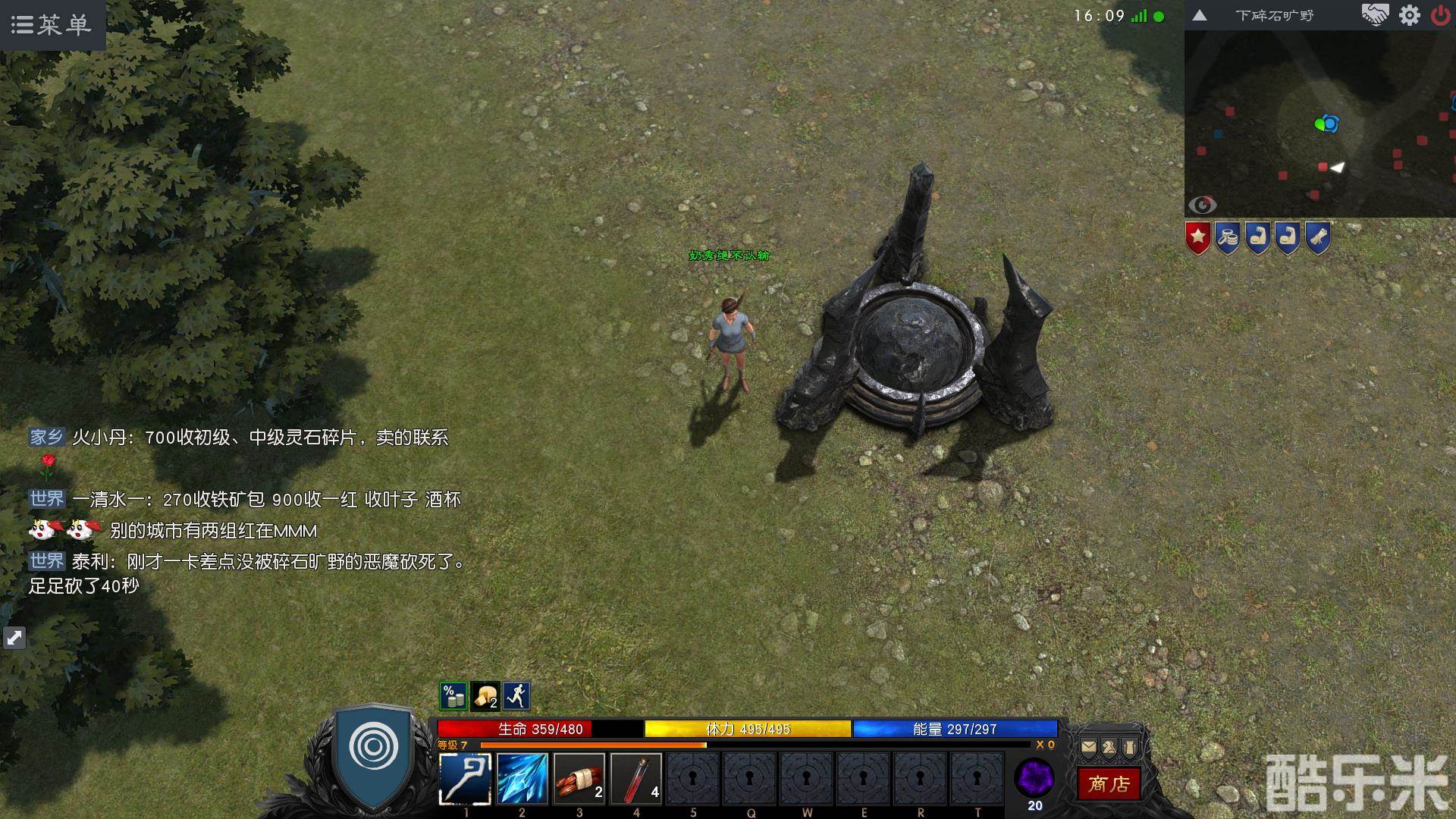
Task: Select the cheese buff icon
Action: coord(485,695)
